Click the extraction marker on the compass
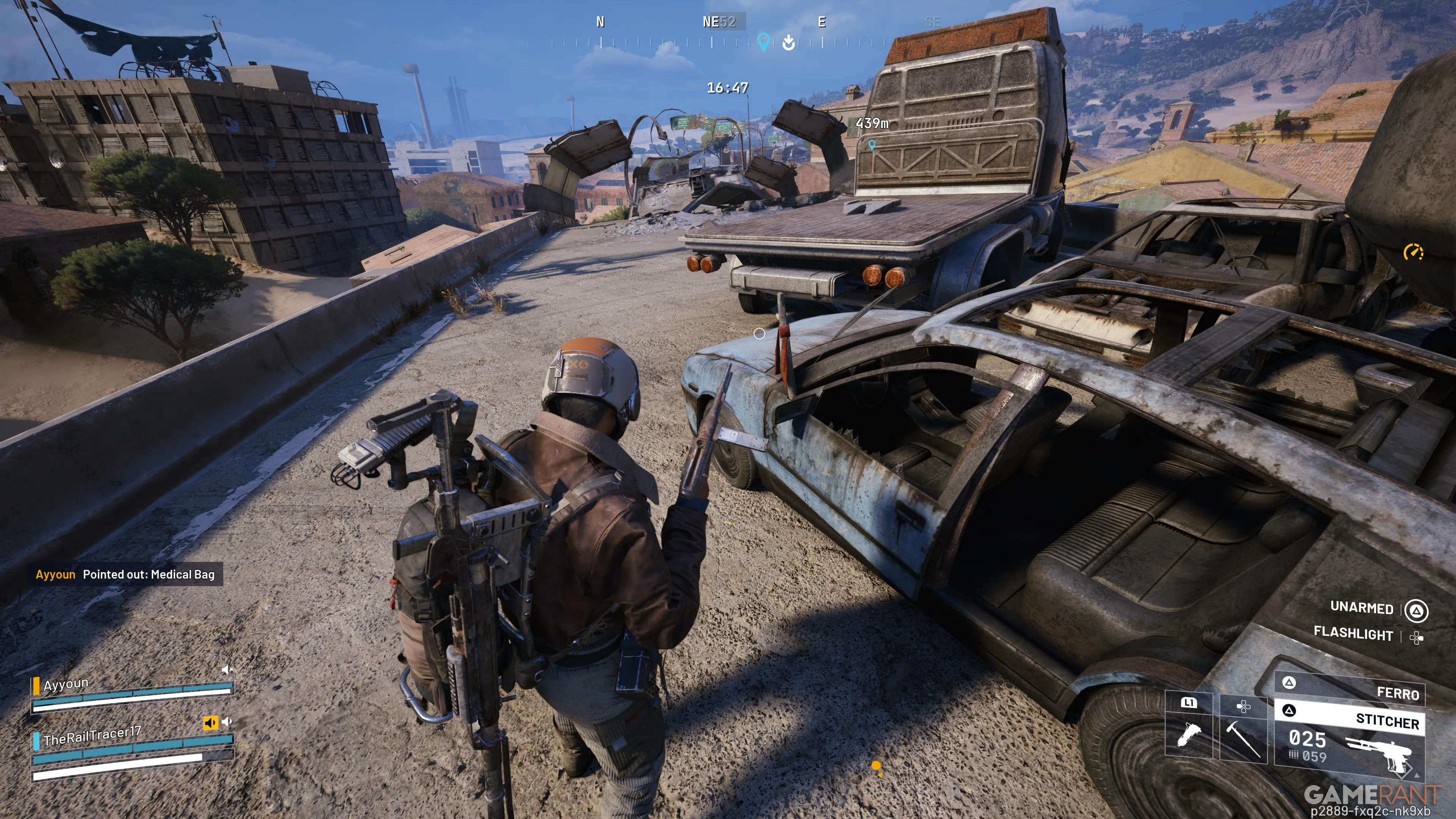The width and height of the screenshot is (1456, 819). pyautogui.click(x=789, y=42)
